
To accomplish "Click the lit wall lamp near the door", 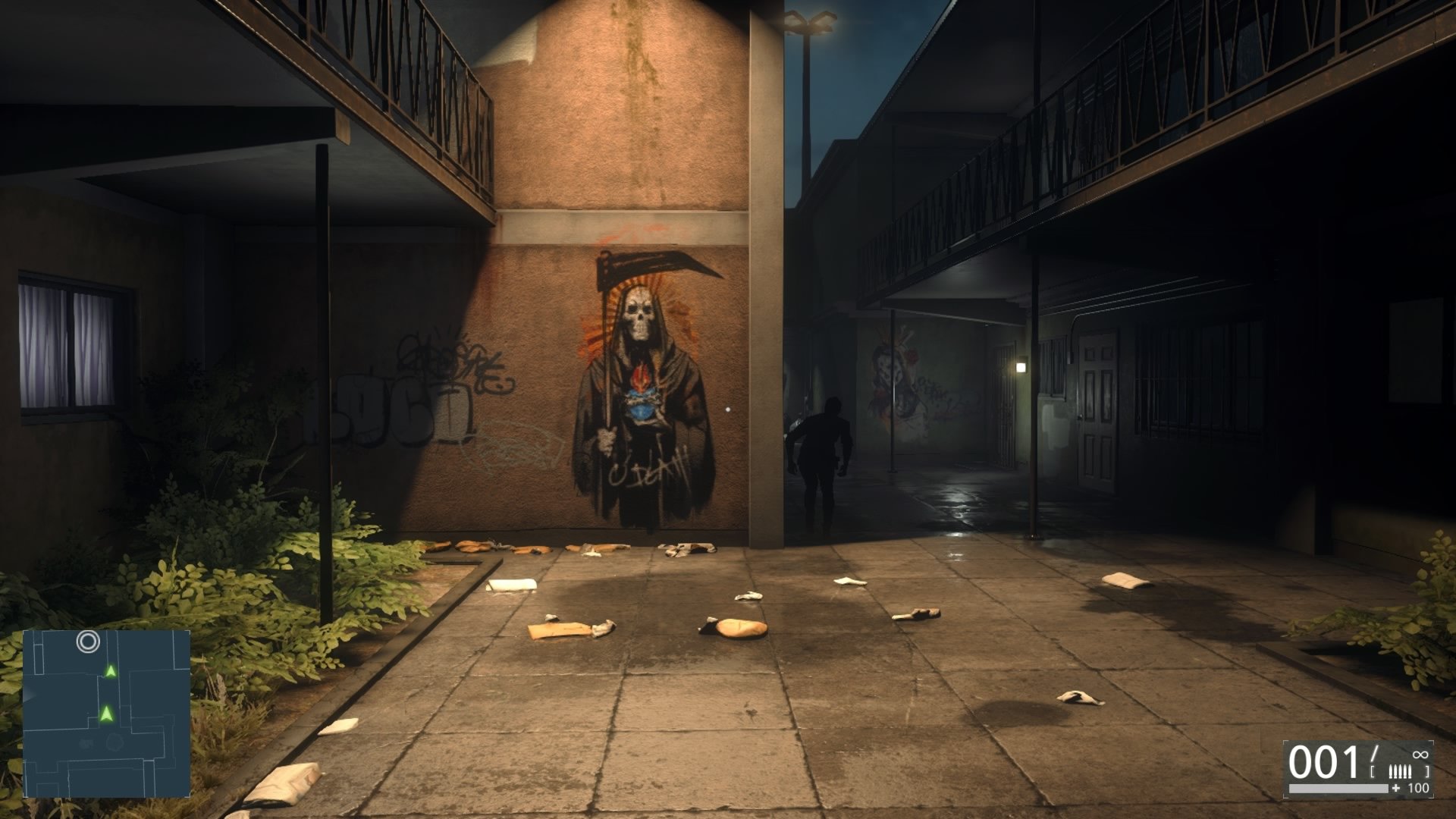I will click(x=1020, y=369).
